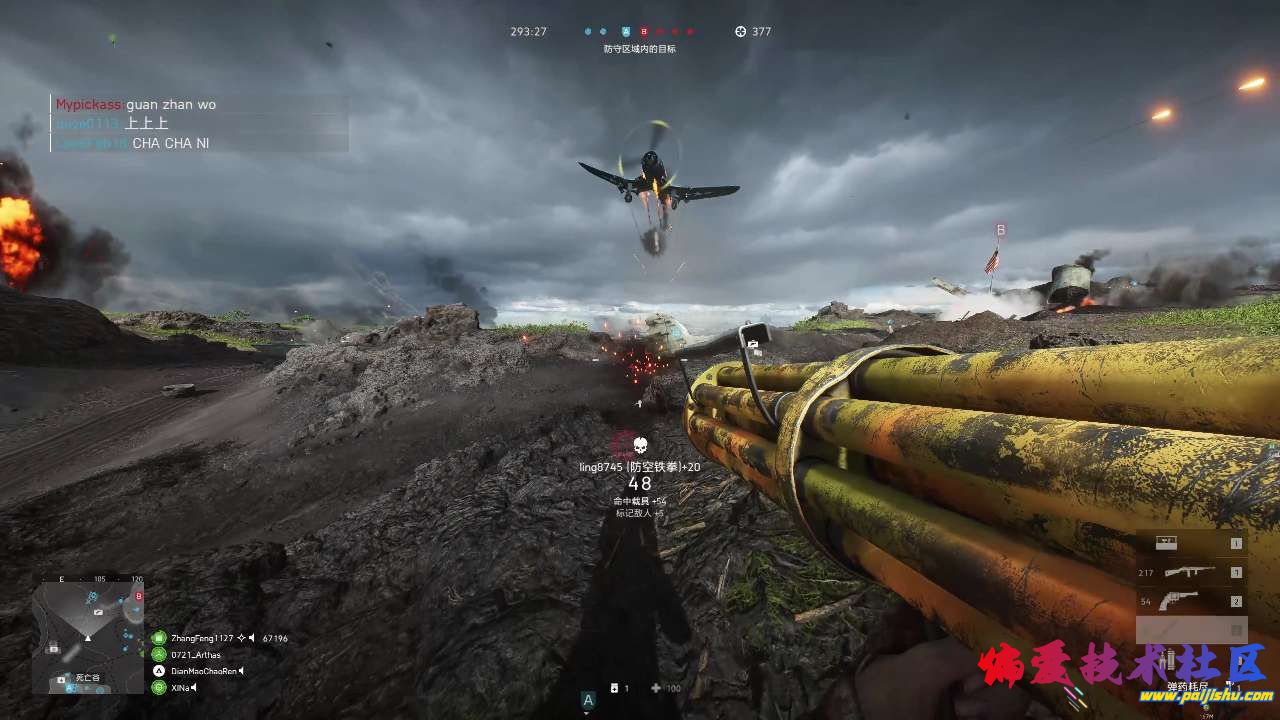1280x720 pixels.
Task: Click the squad leader diamond beside ZhangFeng1127
Action: click(x=241, y=637)
